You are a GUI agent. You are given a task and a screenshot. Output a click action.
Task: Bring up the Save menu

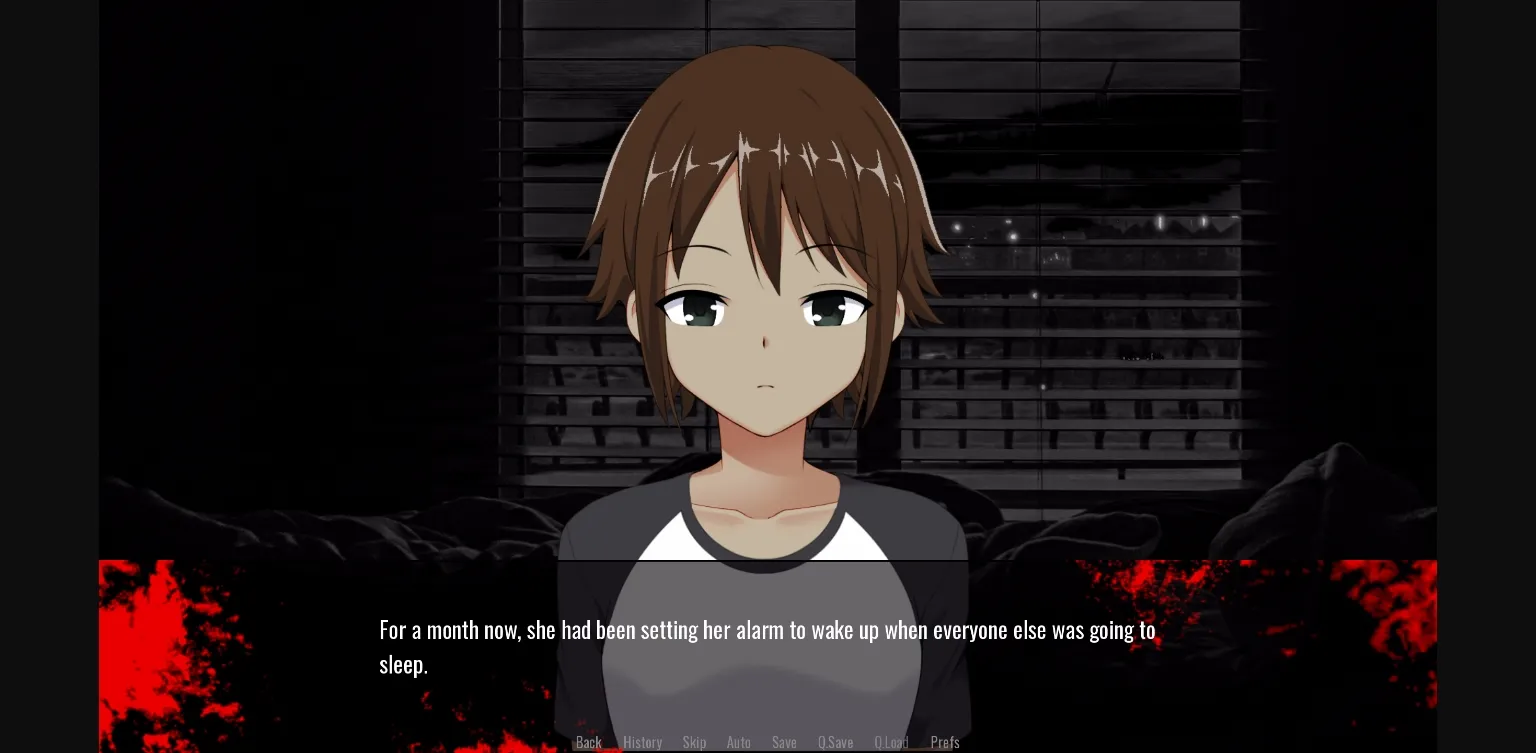point(784,742)
